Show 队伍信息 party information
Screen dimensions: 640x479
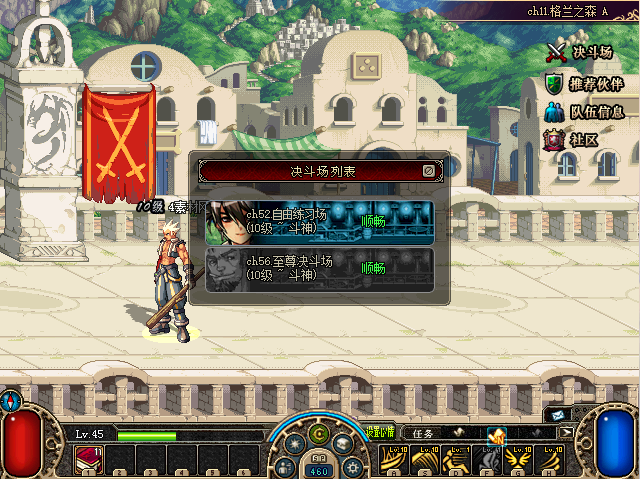pyautogui.click(x=584, y=112)
